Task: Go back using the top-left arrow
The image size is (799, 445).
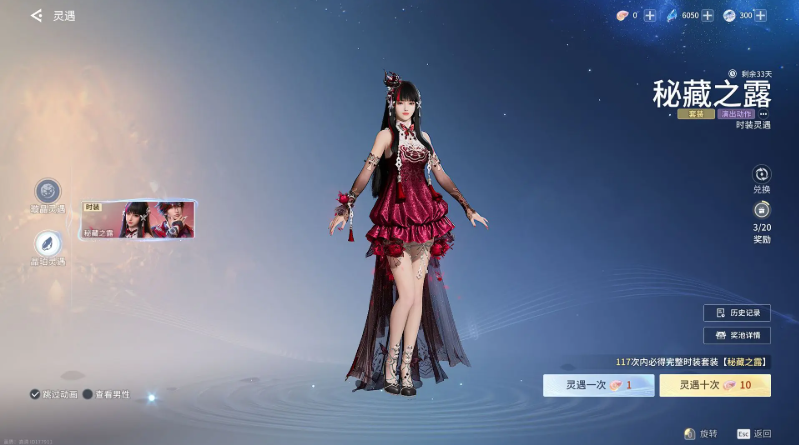Action: click(36, 16)
